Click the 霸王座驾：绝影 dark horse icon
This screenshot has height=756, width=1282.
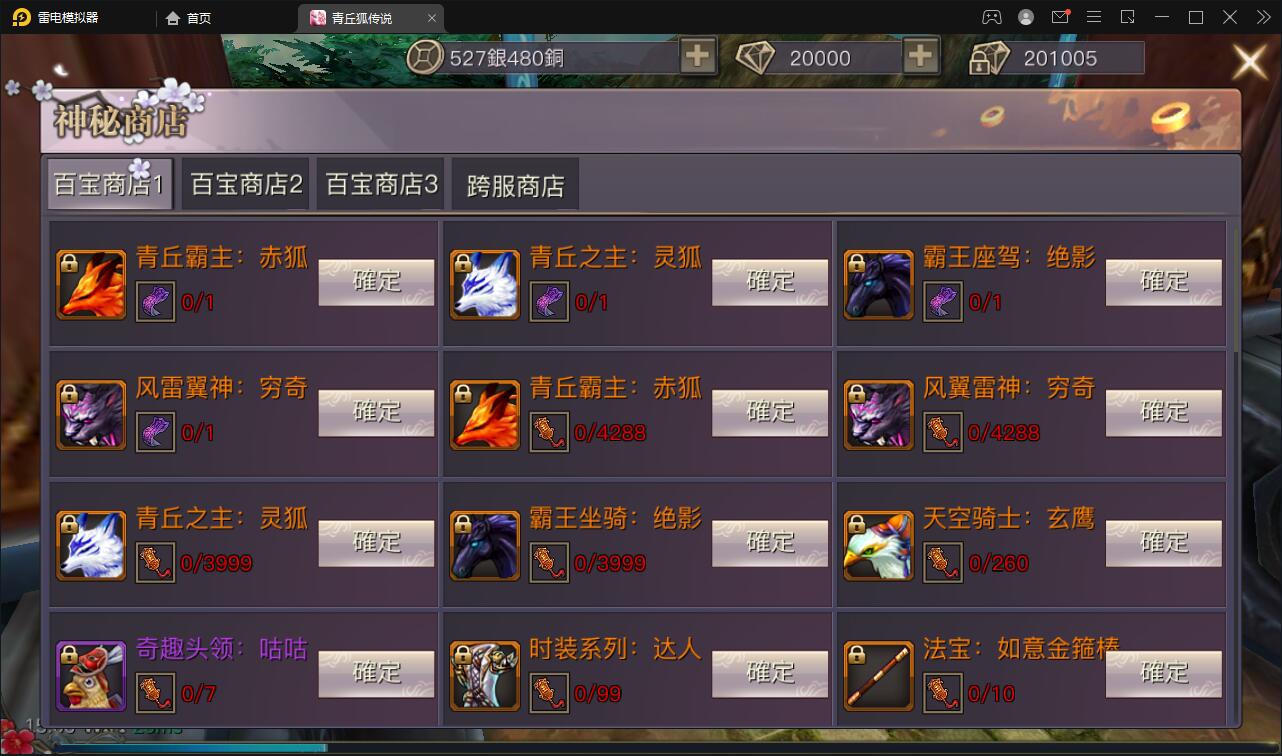(x=878, y=283)
